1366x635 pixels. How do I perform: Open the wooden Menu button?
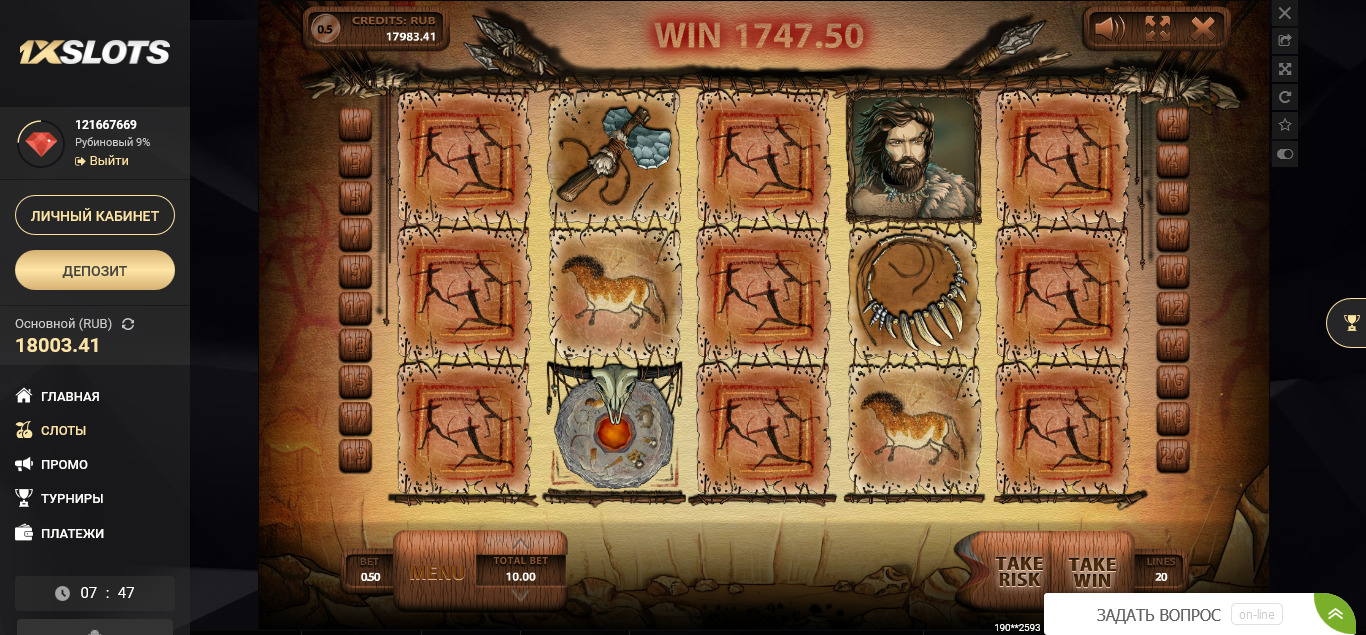[x=437, y=573]
